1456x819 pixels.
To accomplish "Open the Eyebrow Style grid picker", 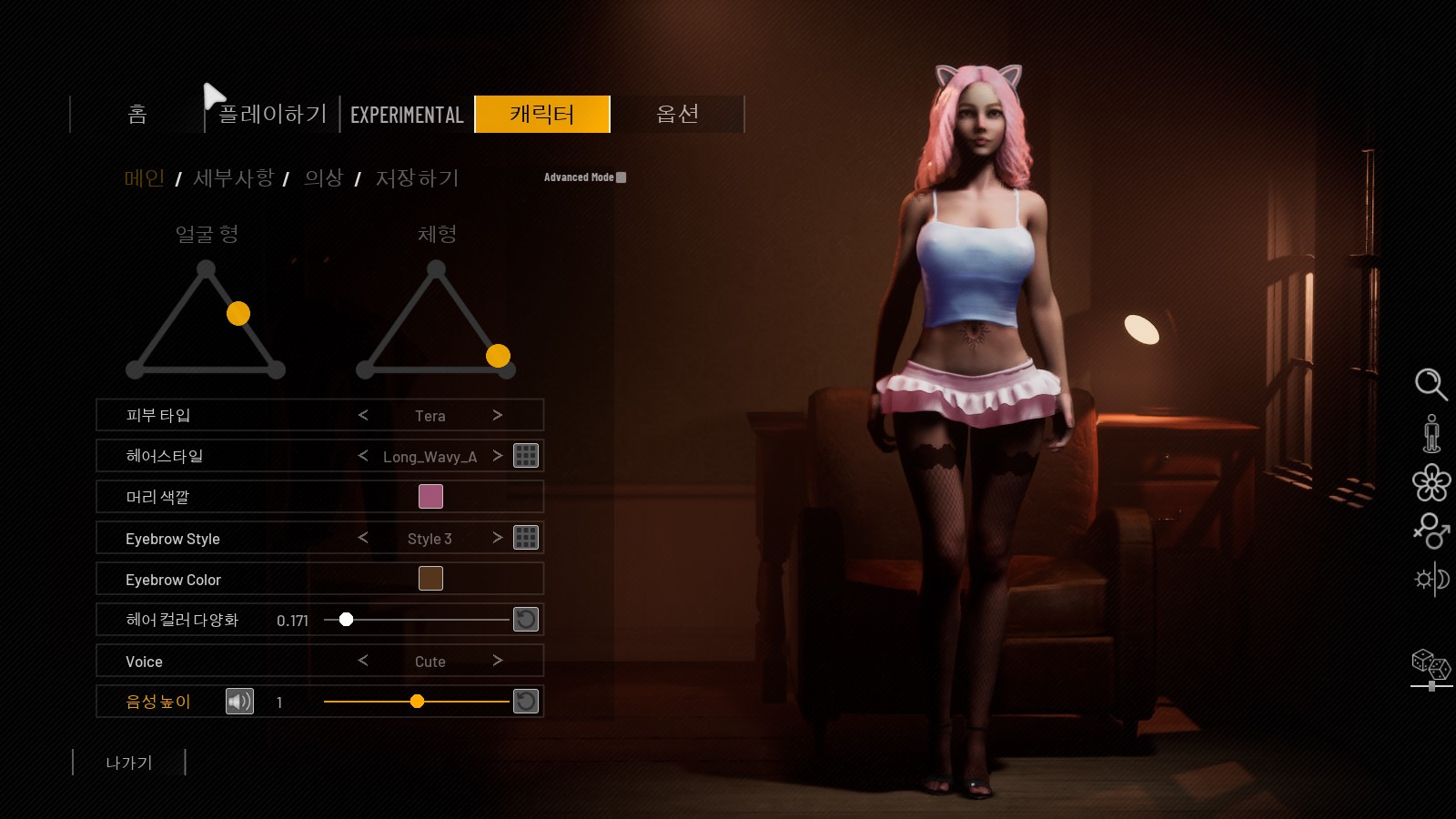I will click(526, 537).
